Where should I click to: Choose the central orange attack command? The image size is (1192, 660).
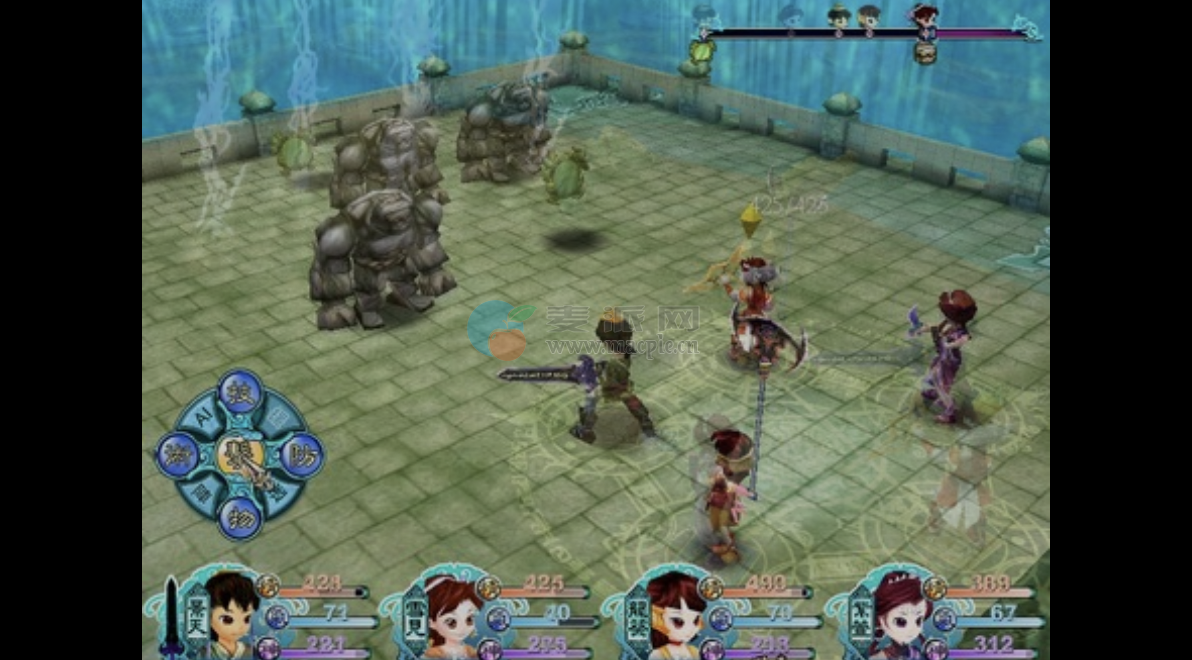[x=240, y=456]
